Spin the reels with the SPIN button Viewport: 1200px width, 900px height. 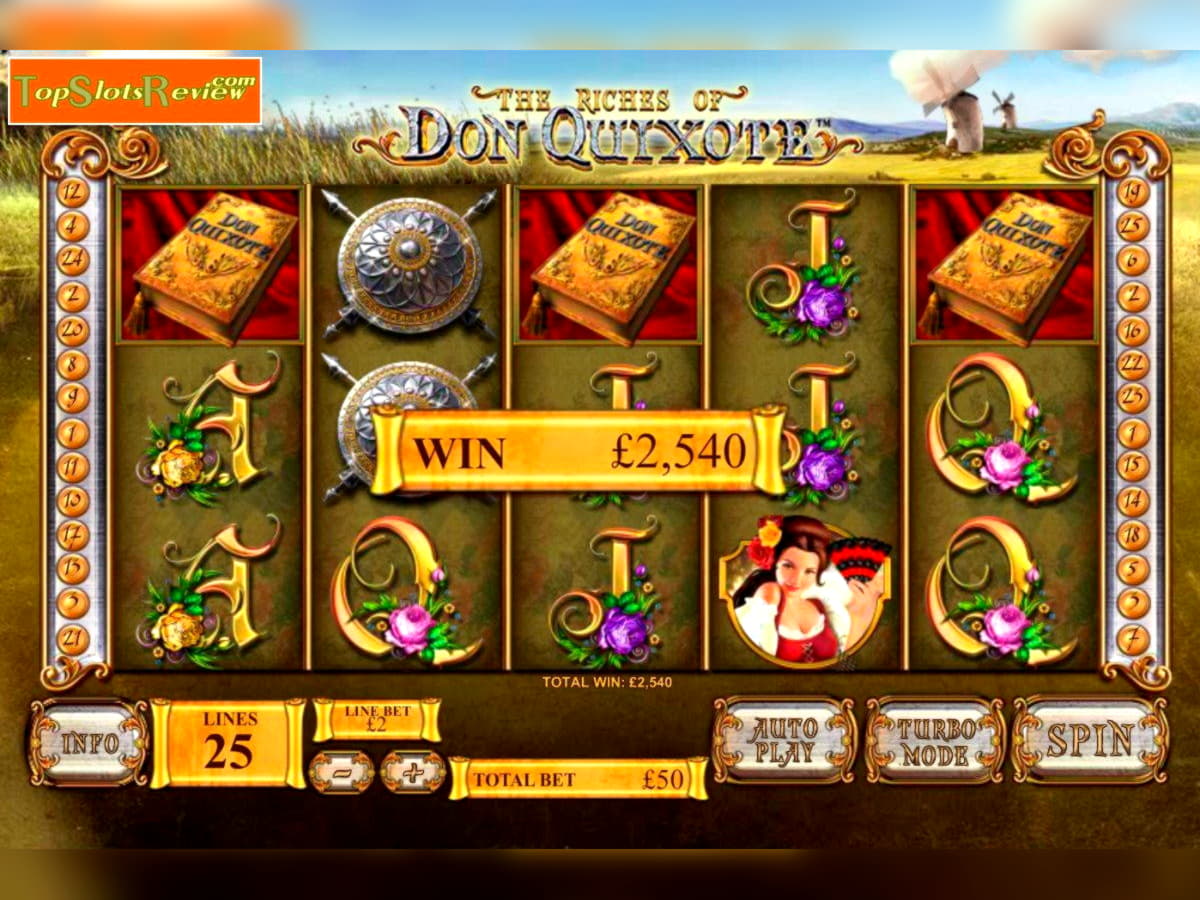tap(1089, 740)
